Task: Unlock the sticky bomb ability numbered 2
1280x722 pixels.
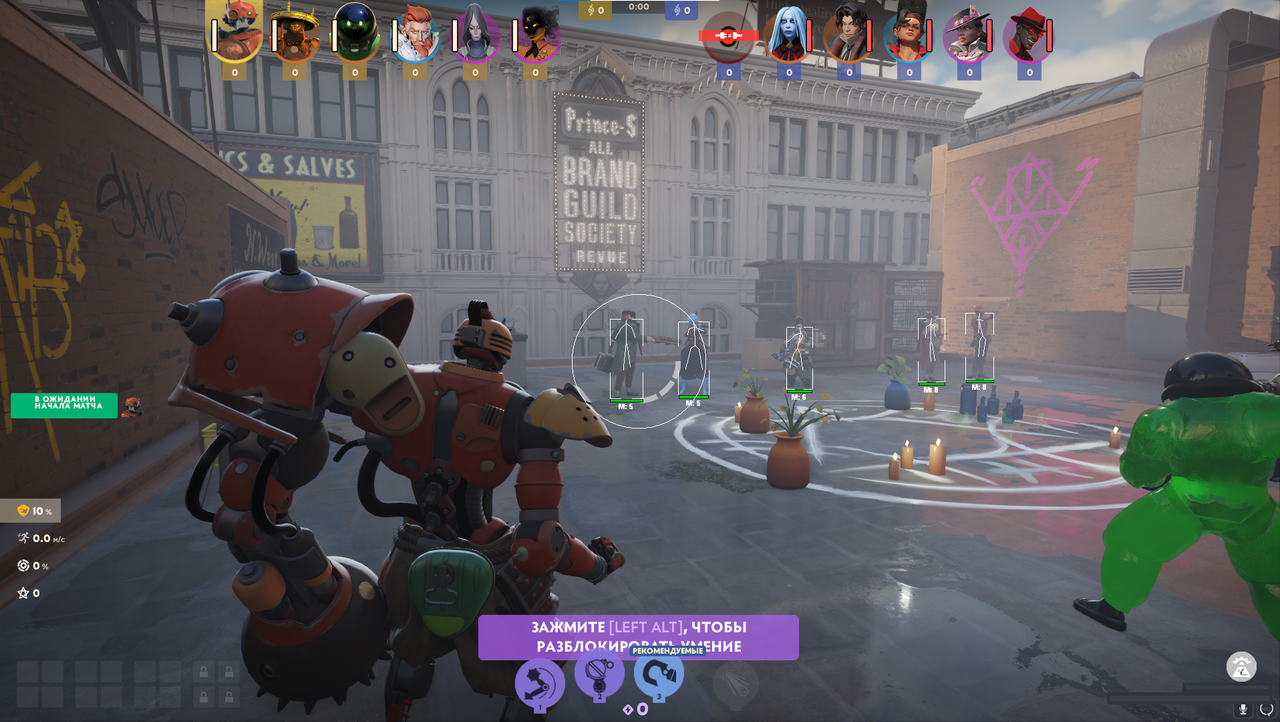Action: 599,676
